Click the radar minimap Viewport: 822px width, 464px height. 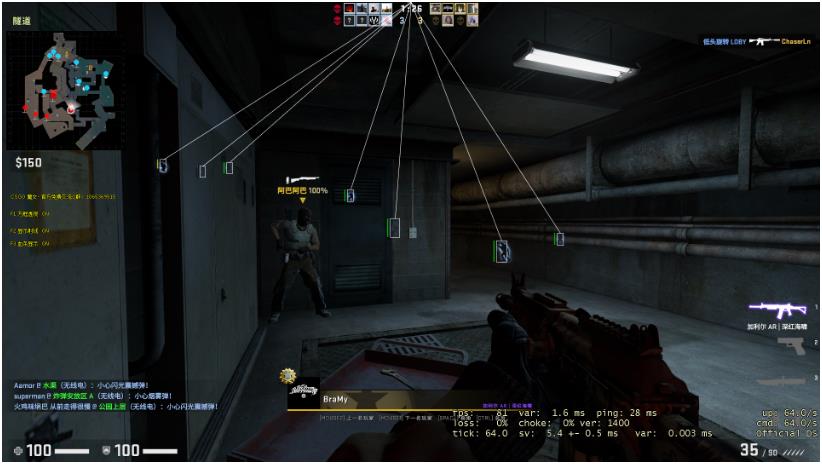64,89
